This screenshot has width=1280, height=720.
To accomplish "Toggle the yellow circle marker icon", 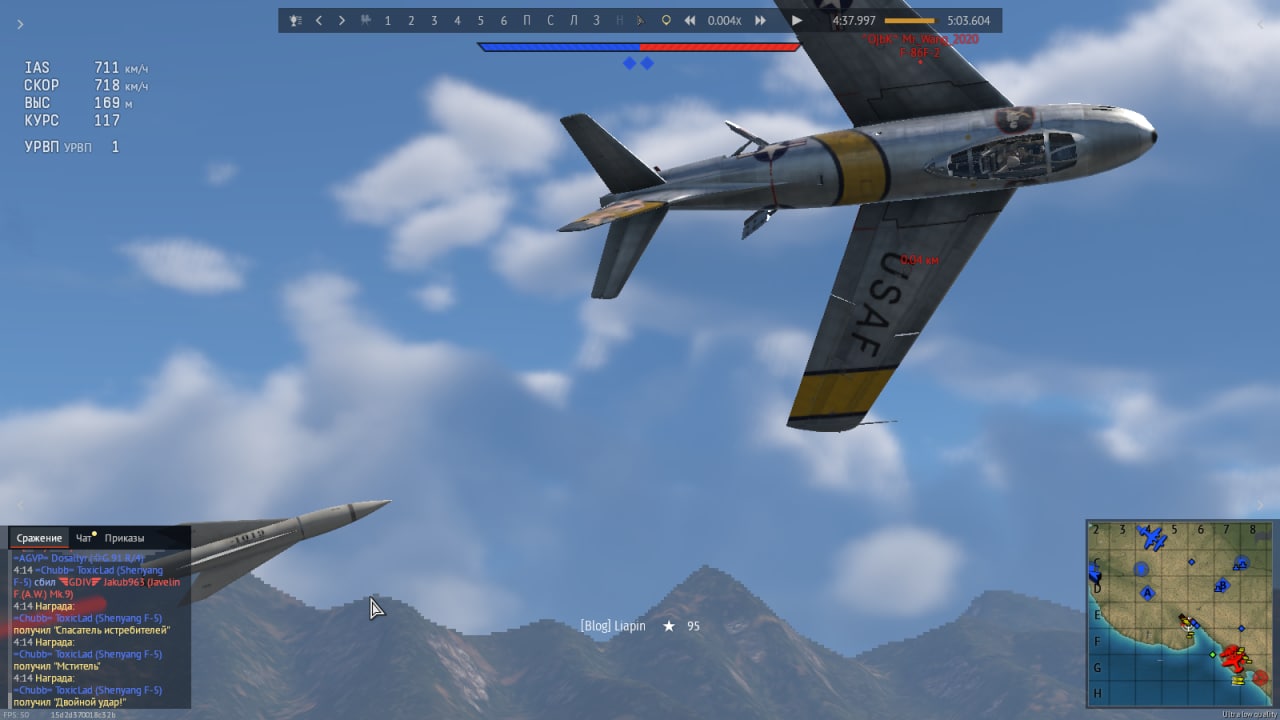I will point(666,20).
